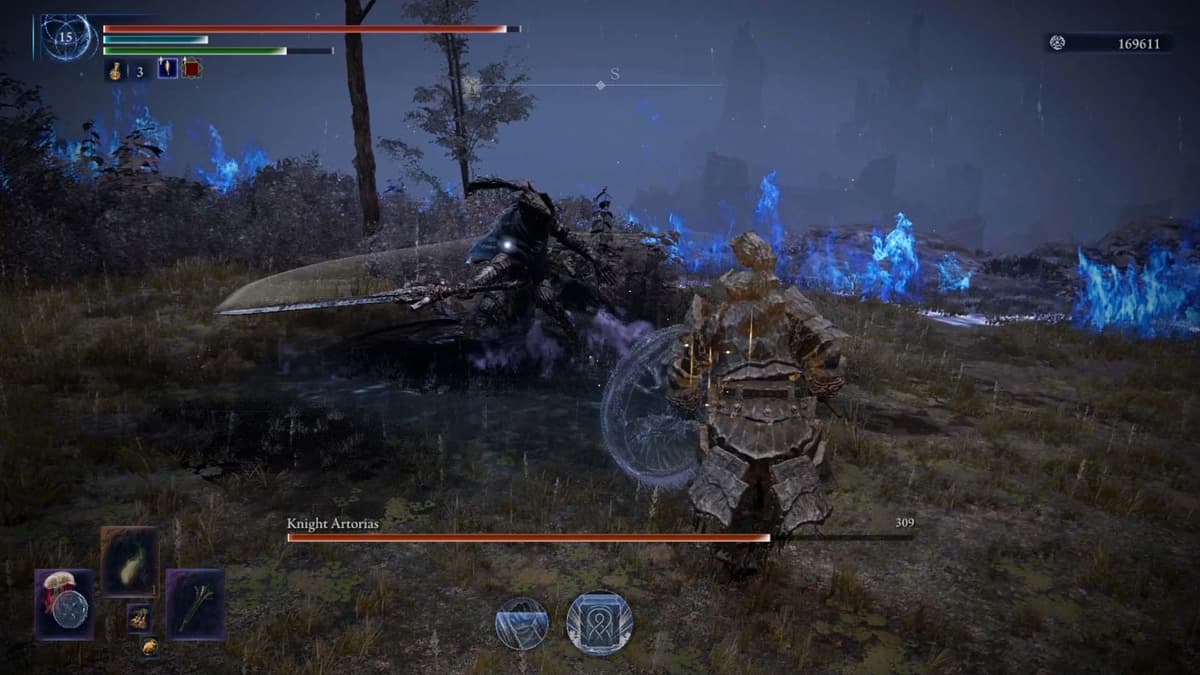Select the golden flask icon
1200x675 pixels.
coord(115,70)
